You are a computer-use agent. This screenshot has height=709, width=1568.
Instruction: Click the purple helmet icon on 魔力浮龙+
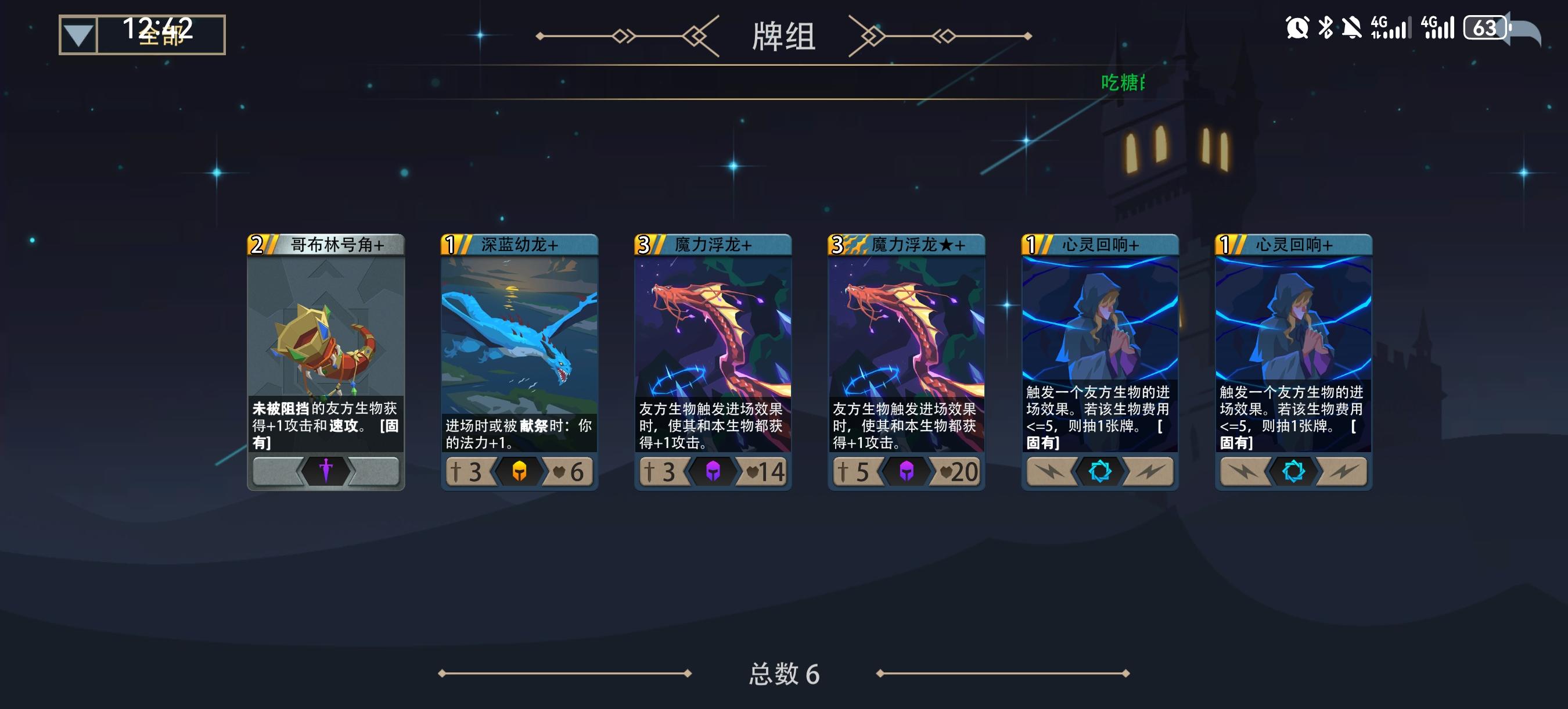pyautogui.click(x=713, y=472)
